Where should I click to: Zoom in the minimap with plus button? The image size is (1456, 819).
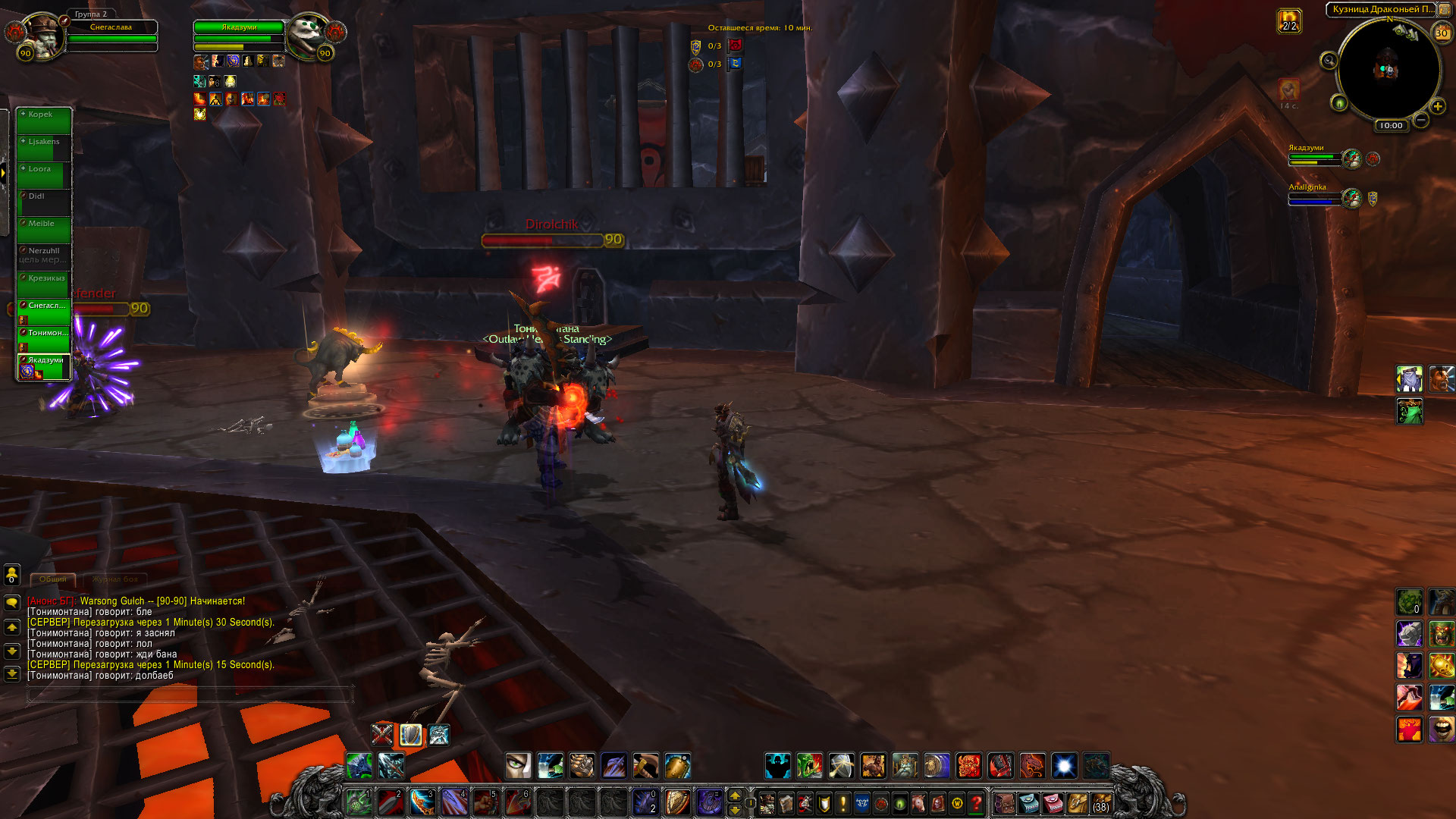tap(1437, 107)
